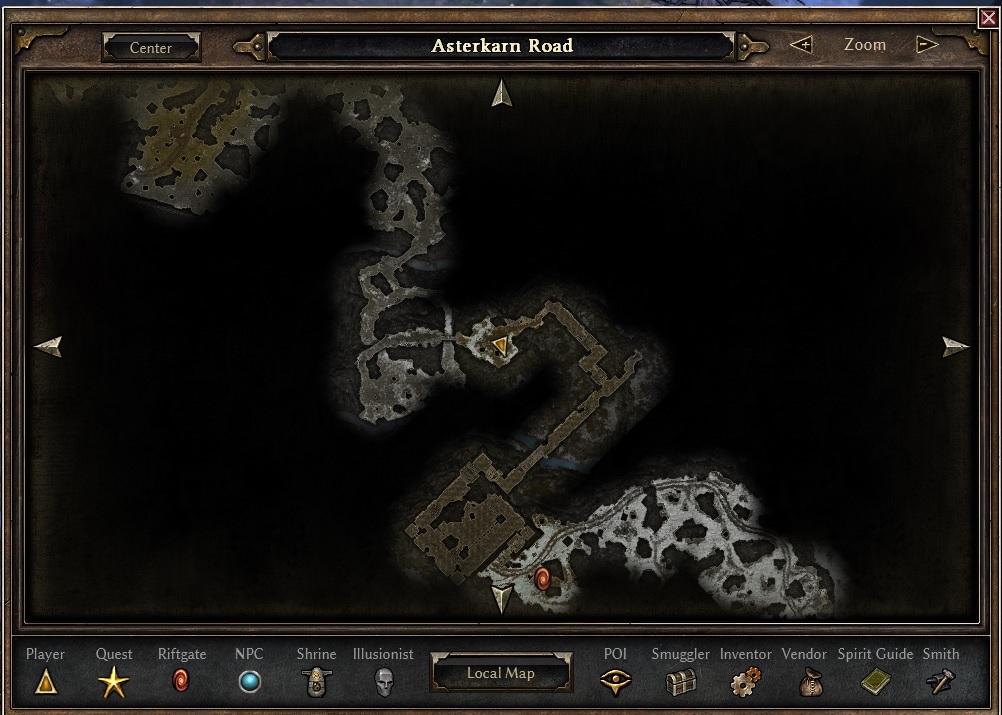Viewport: 1002px width, 715px height.
Task: Click the Smith hammer legend icon
Action: click(x=941, y=683)
